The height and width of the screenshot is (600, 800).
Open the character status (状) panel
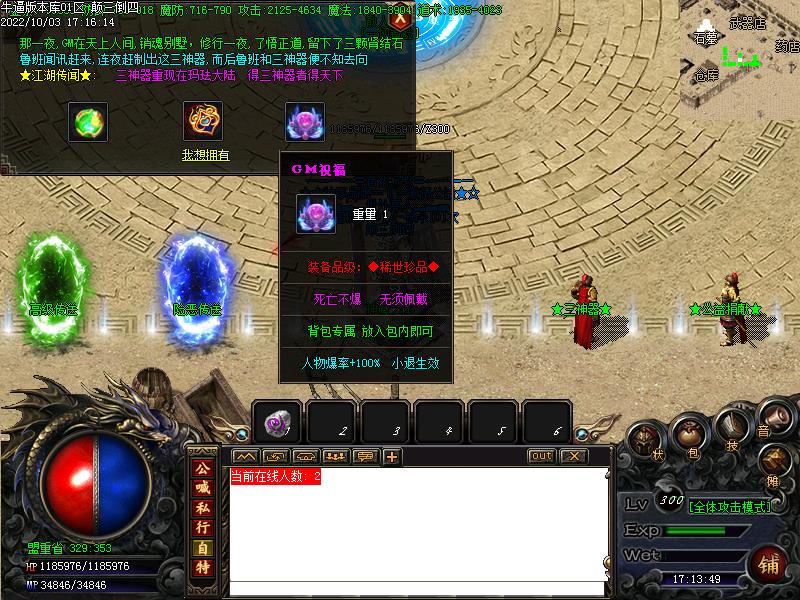[x=645, y=441]
